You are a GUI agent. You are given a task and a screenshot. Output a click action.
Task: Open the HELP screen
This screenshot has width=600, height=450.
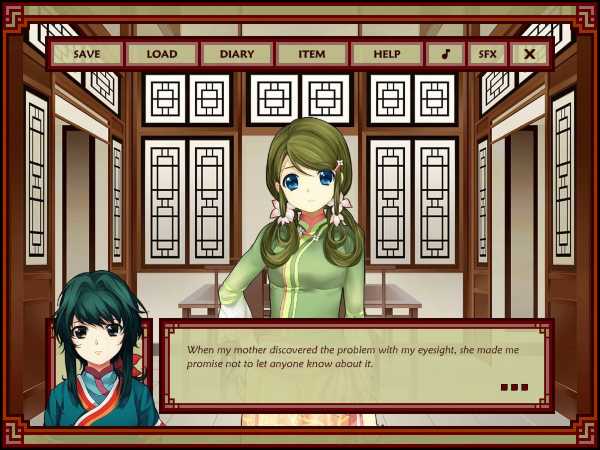coord(386,54)
